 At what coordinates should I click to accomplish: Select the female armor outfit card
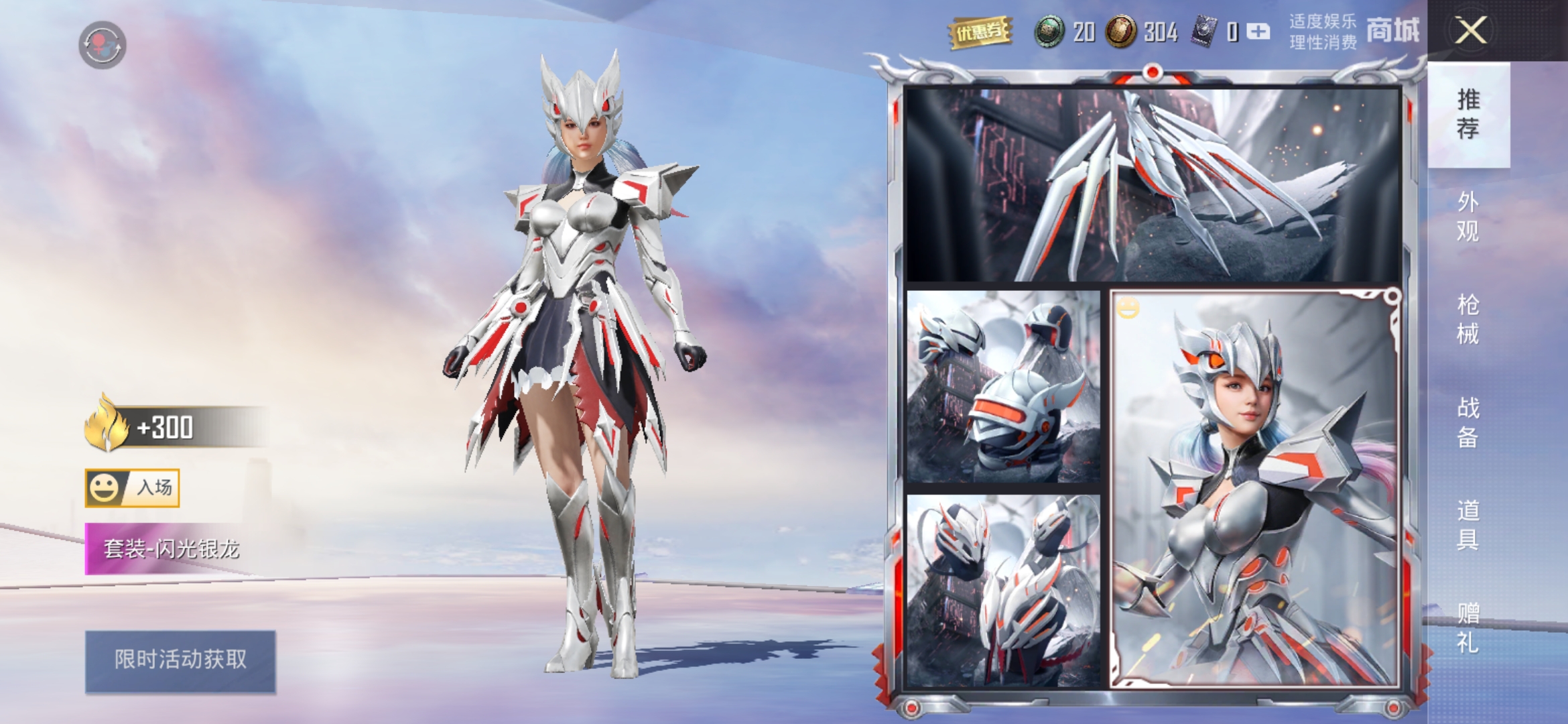click(x=1254, y=489)
